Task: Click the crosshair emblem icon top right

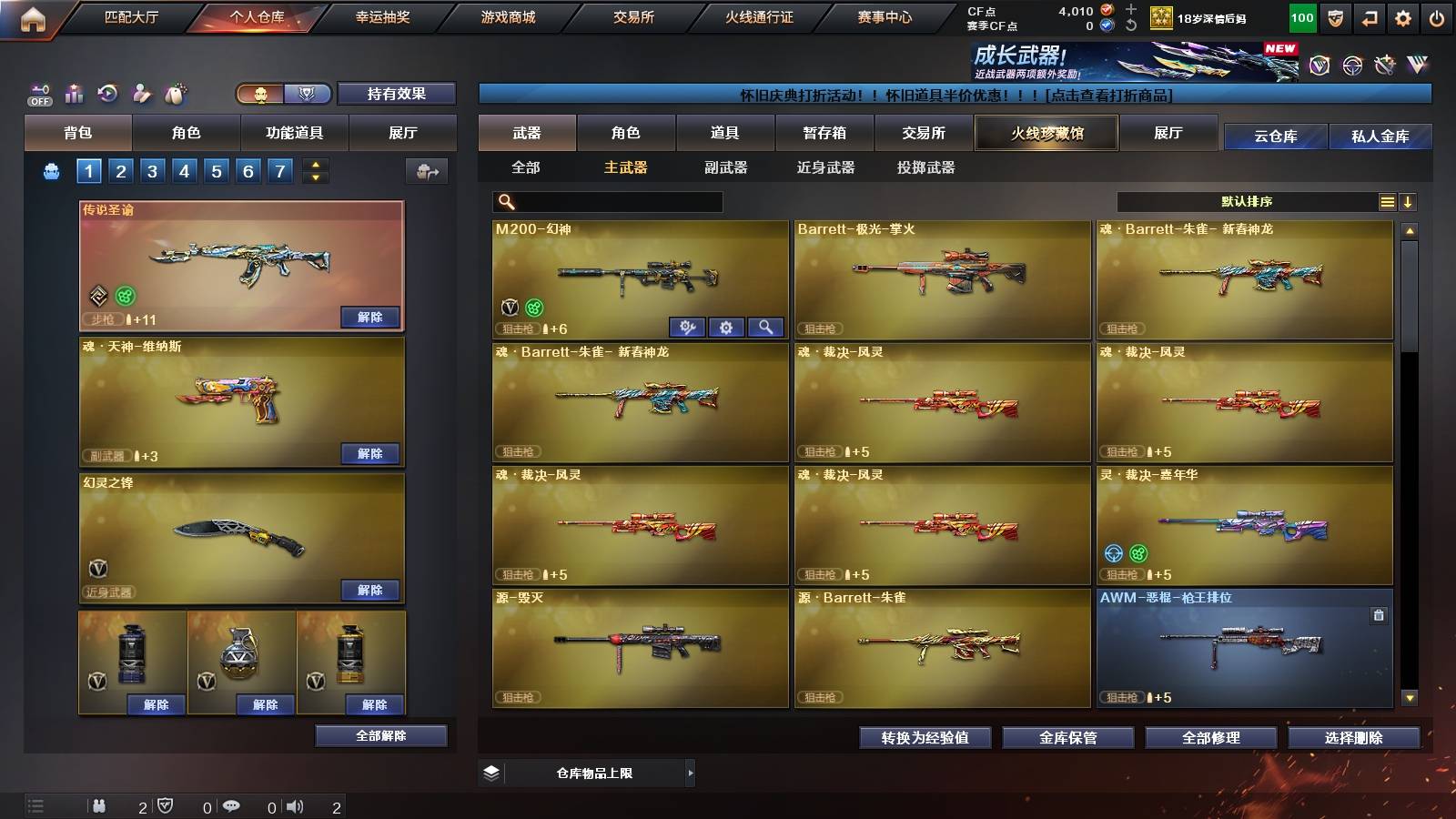Action: 1350,66
